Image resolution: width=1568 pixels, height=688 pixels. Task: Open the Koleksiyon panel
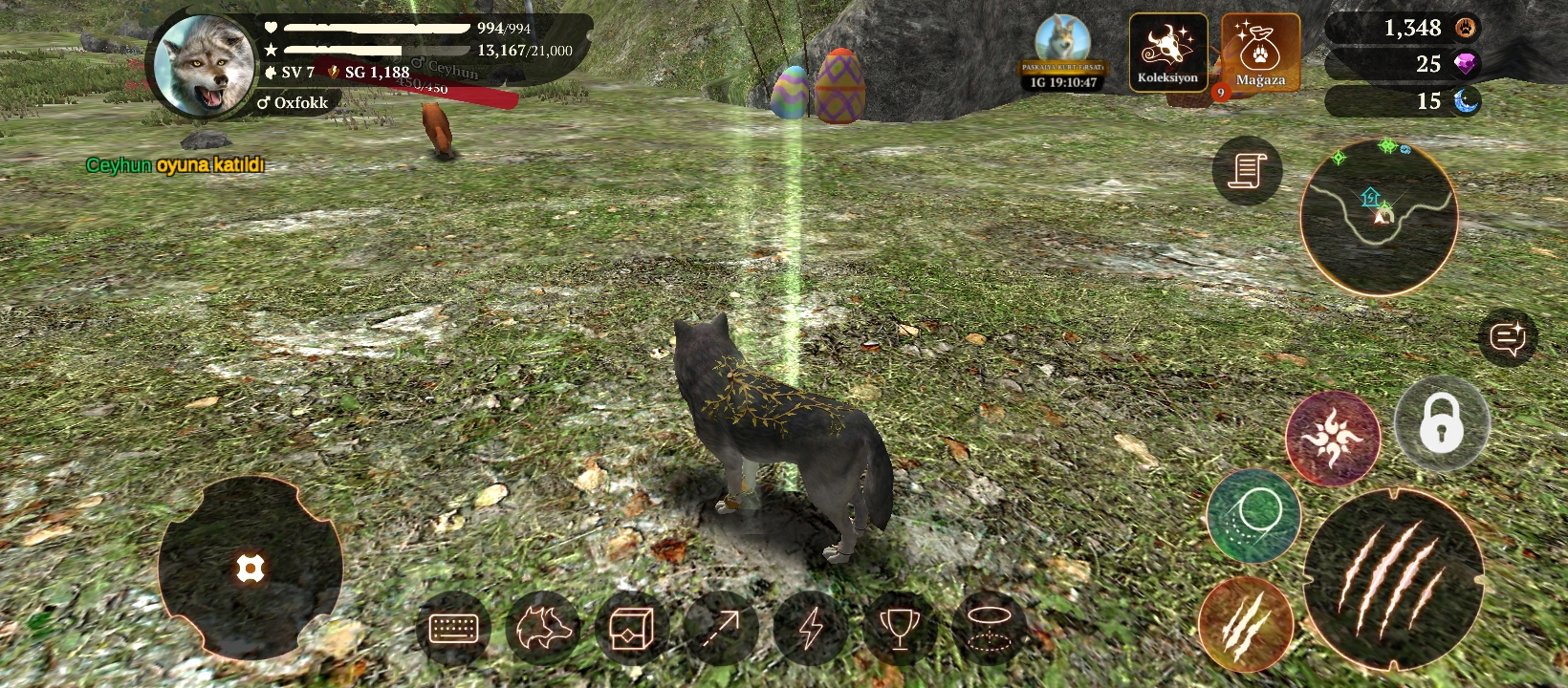tap(1167, 53)
